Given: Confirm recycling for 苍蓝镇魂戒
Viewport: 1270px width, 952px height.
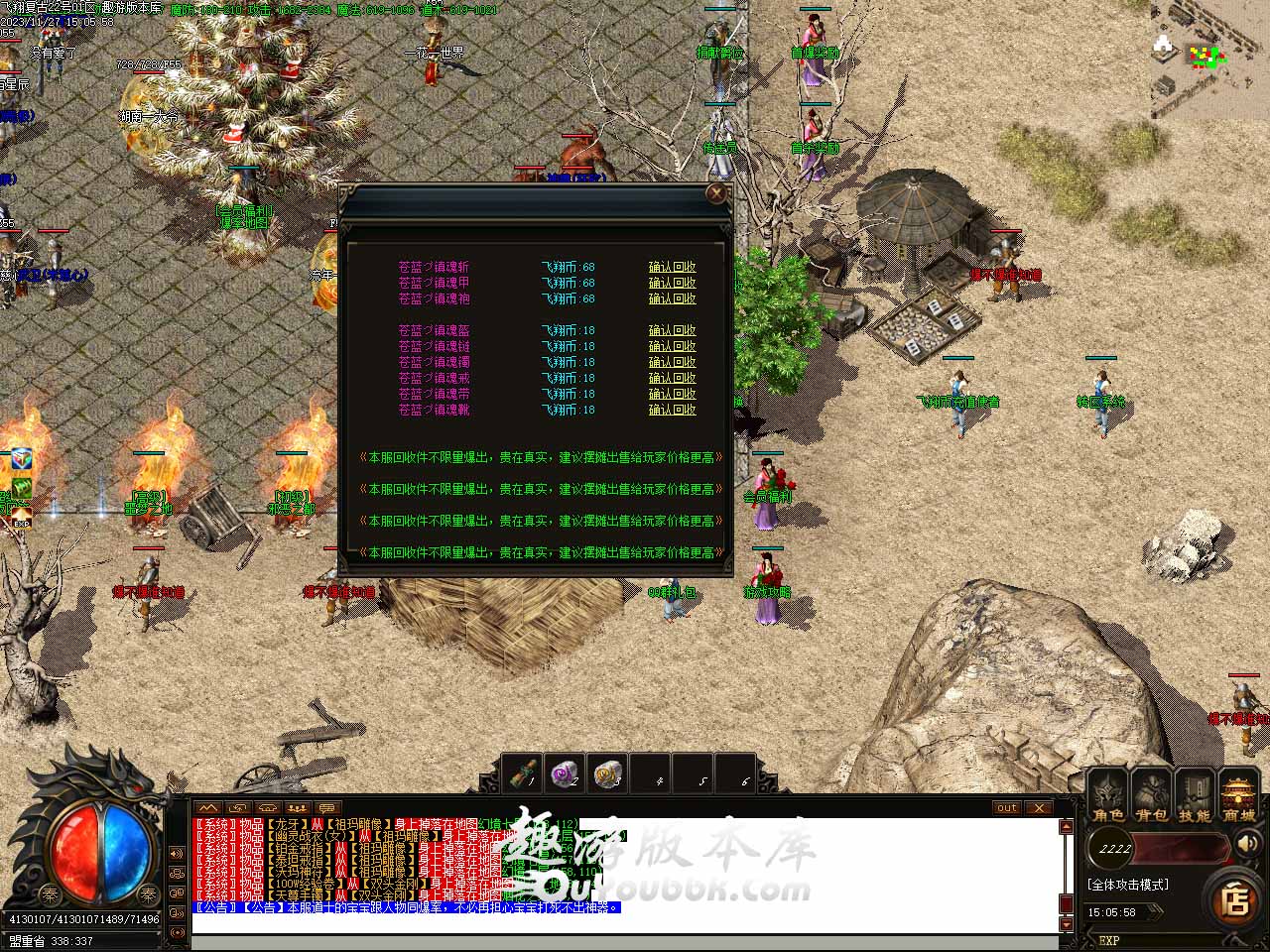Looking at the screenshot, I should (672, 378).
